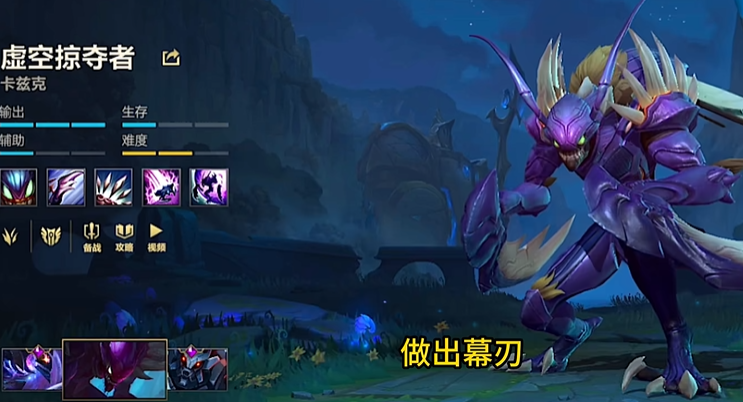Select the purple claw slash ability icon
This screenshot has height=402, width=743.
tap(65, 186)
